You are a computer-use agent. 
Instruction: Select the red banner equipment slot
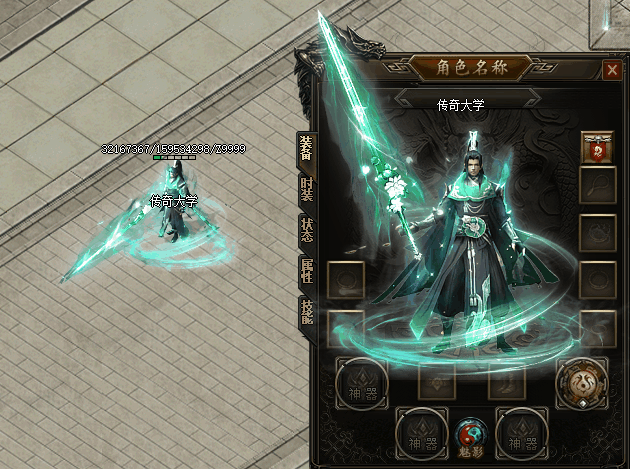598,150
